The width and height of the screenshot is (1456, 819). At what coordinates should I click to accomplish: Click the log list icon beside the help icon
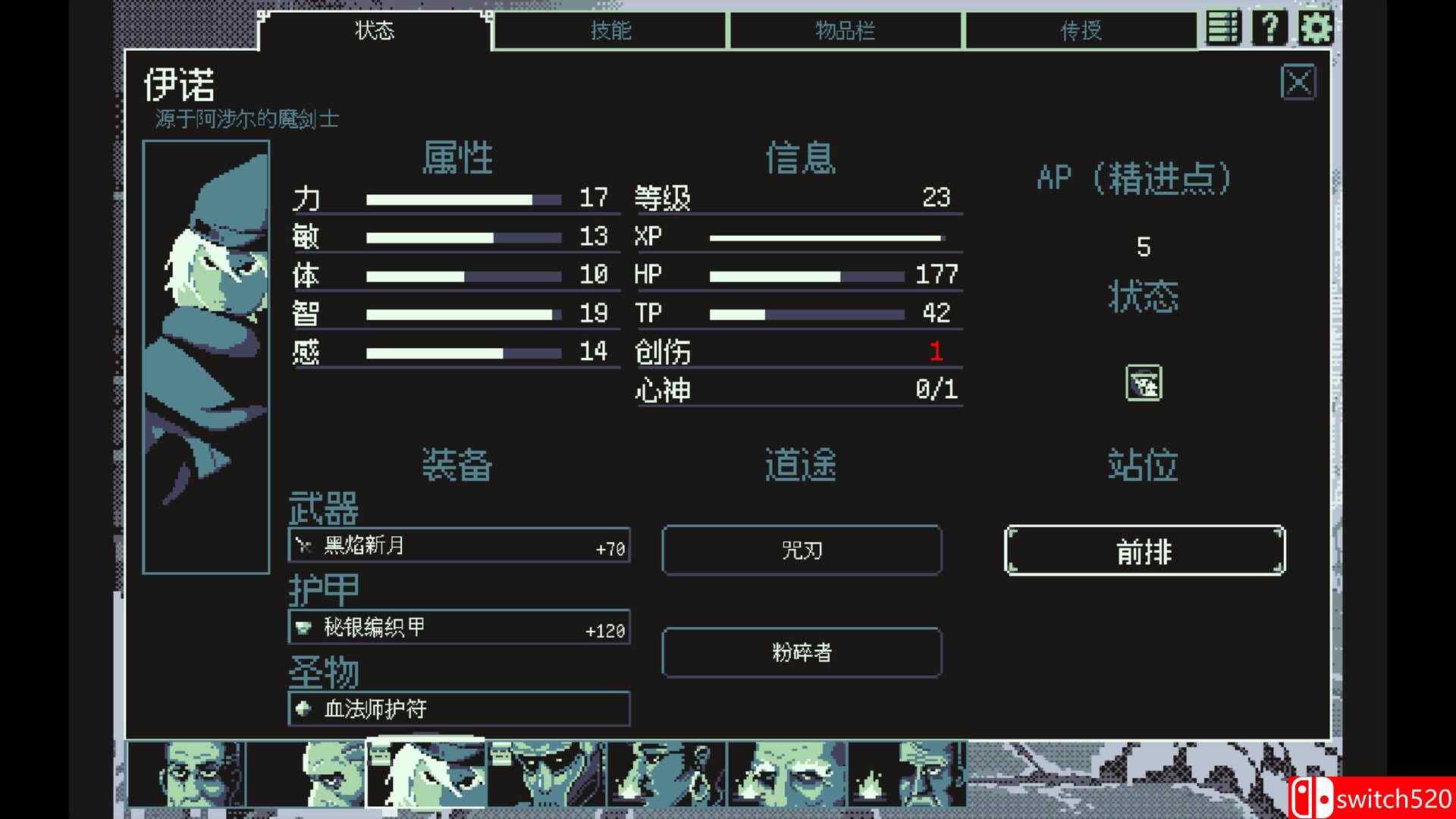pos(1222,27)
